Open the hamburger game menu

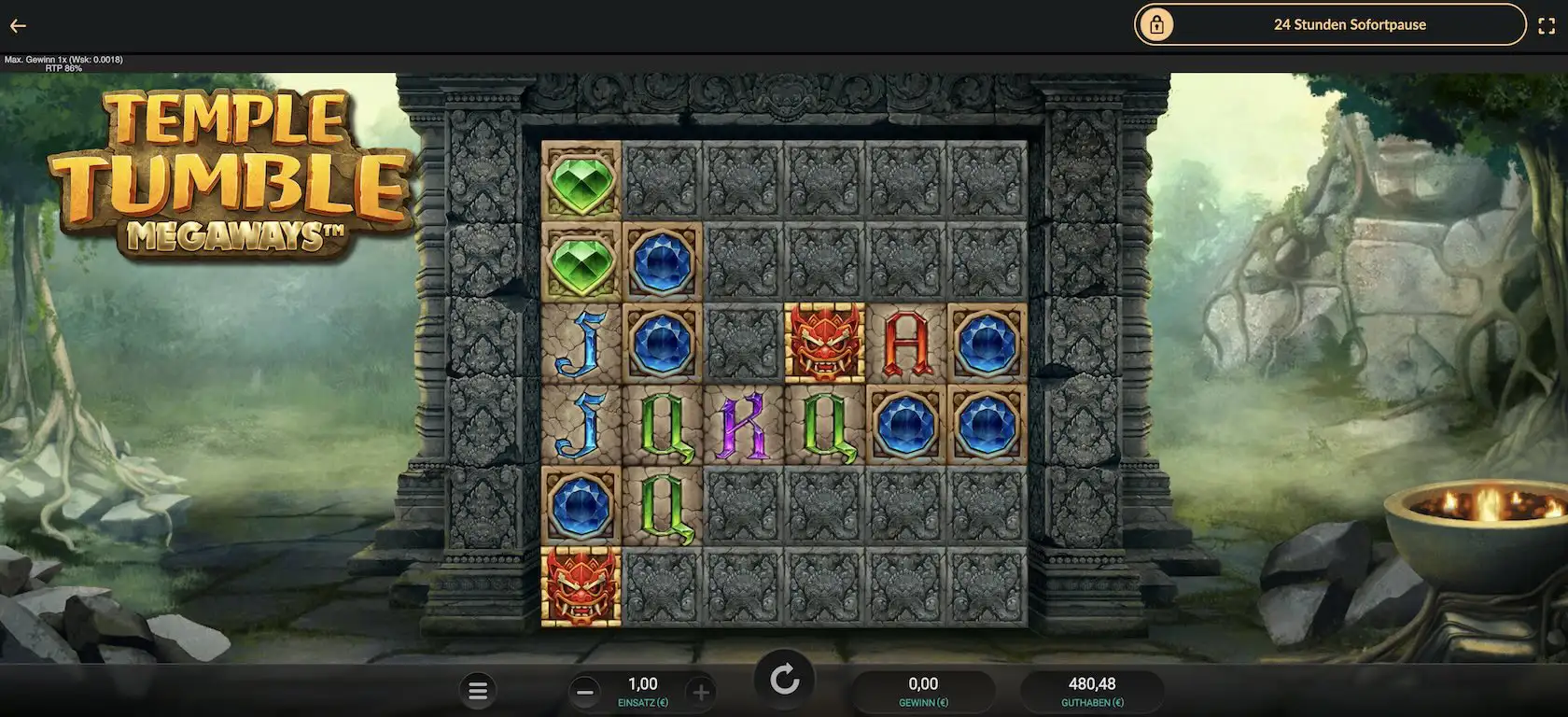tap(478, 691)
